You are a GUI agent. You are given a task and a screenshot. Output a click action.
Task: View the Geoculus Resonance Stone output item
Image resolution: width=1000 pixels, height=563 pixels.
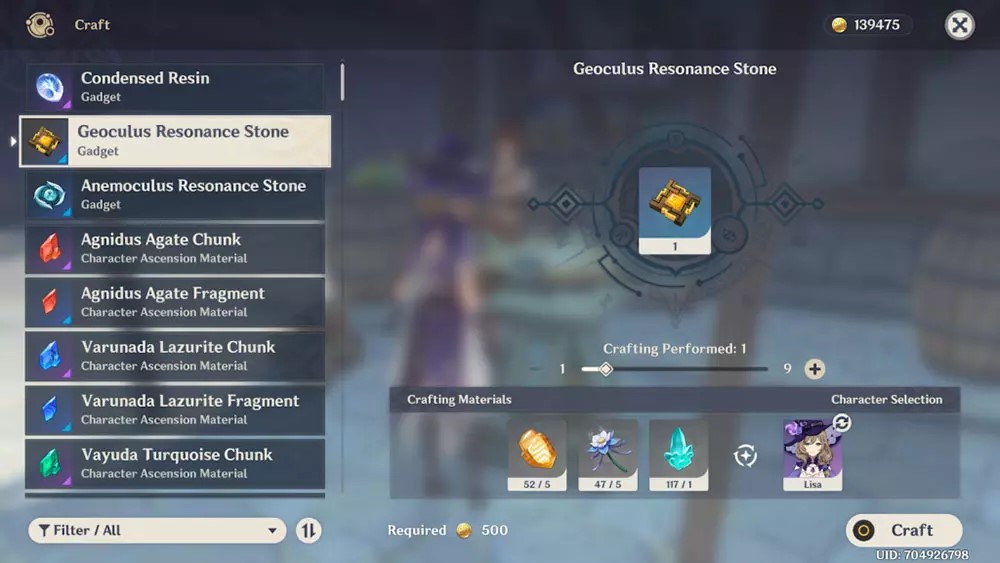[675, 210]
